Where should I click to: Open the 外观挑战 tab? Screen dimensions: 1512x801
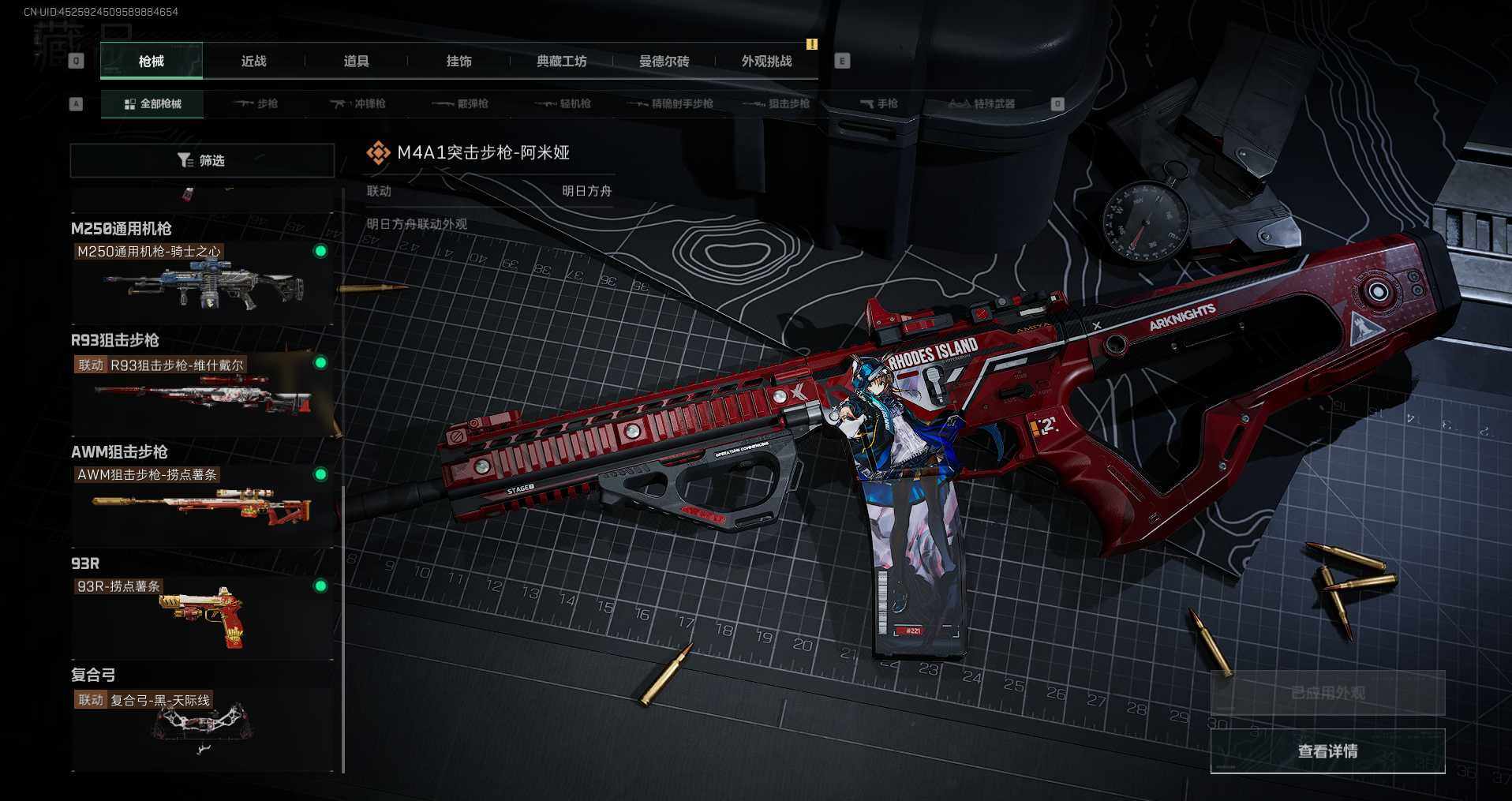pos(766,62)
